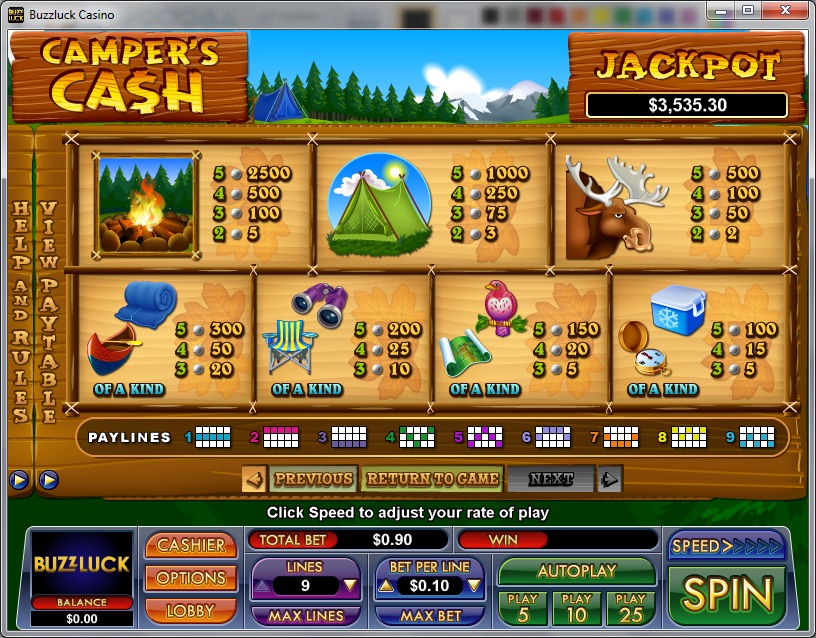The width and height of the screenshot is (816, 638).
Task: Select Max Lines
Action: [x=305, y=616]
